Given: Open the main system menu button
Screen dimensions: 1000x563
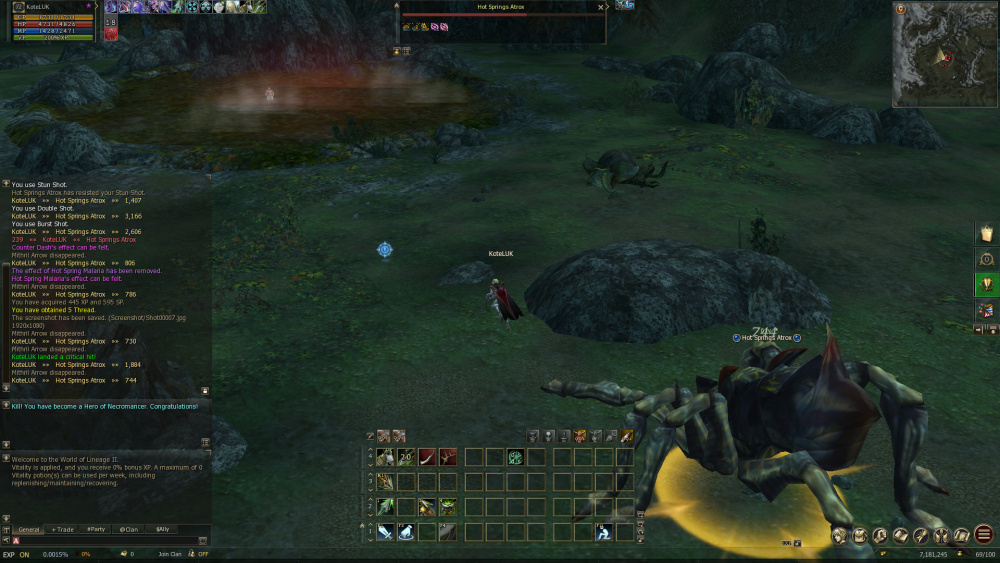Looking at the screenshot, I should click(x=984, y=535).
